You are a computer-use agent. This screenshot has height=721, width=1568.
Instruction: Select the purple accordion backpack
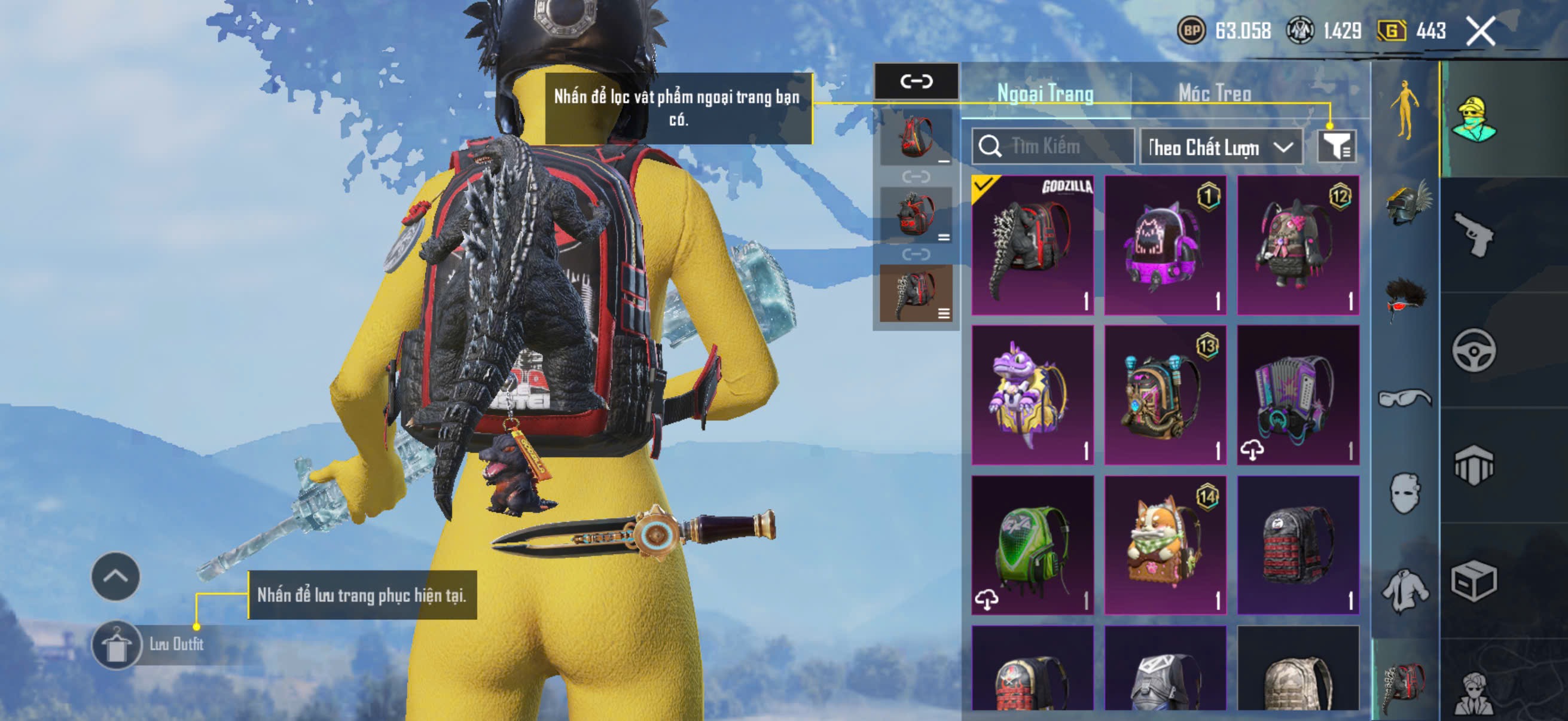coord(1298,395)
